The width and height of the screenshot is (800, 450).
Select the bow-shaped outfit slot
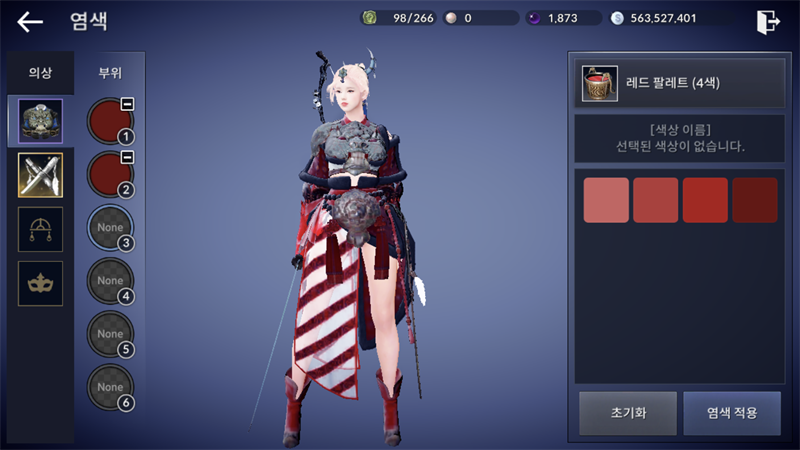coord(40,229)
